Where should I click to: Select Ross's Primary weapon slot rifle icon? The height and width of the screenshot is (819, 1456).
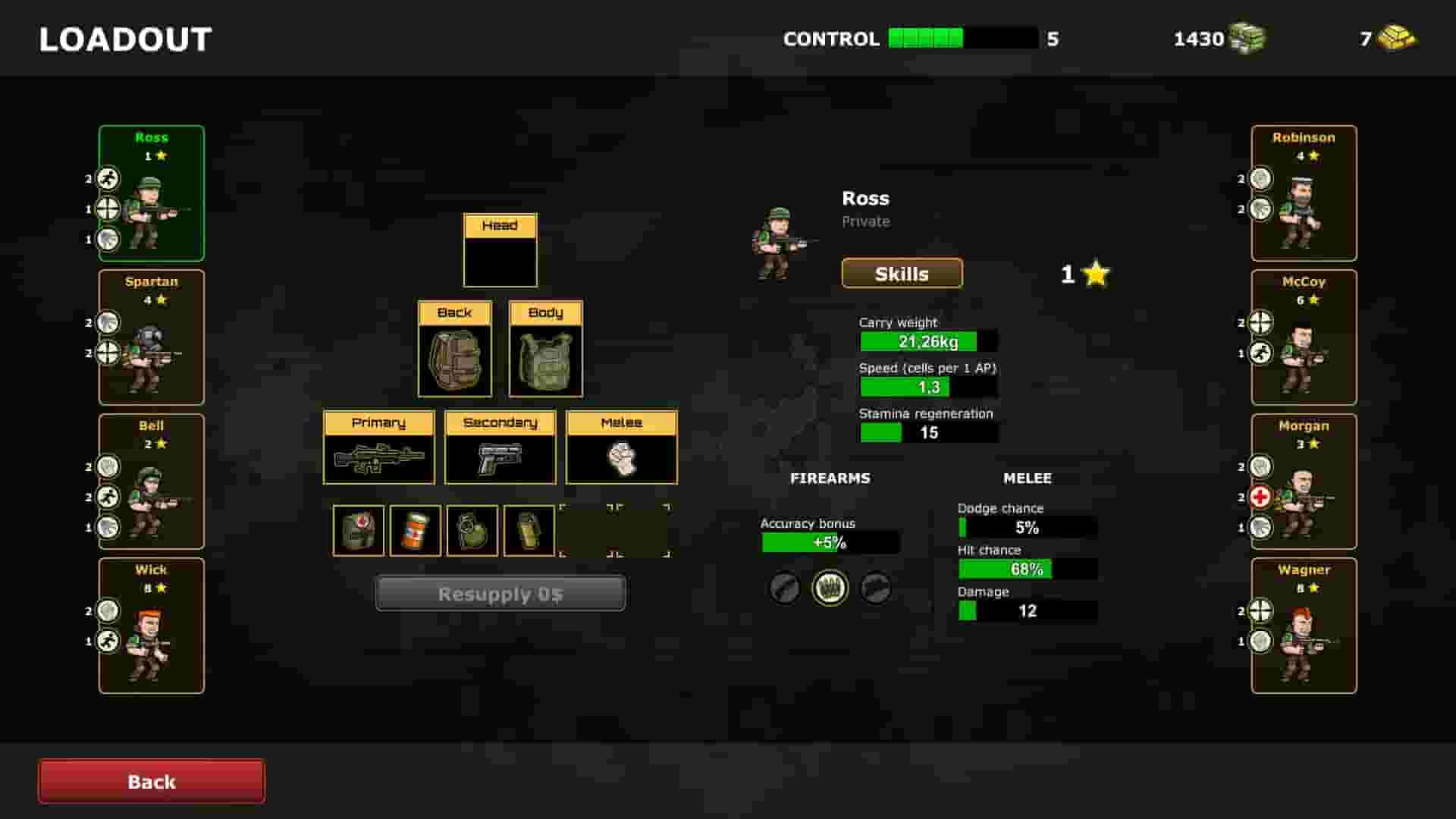pyautogui.click(x=378, y=459)
